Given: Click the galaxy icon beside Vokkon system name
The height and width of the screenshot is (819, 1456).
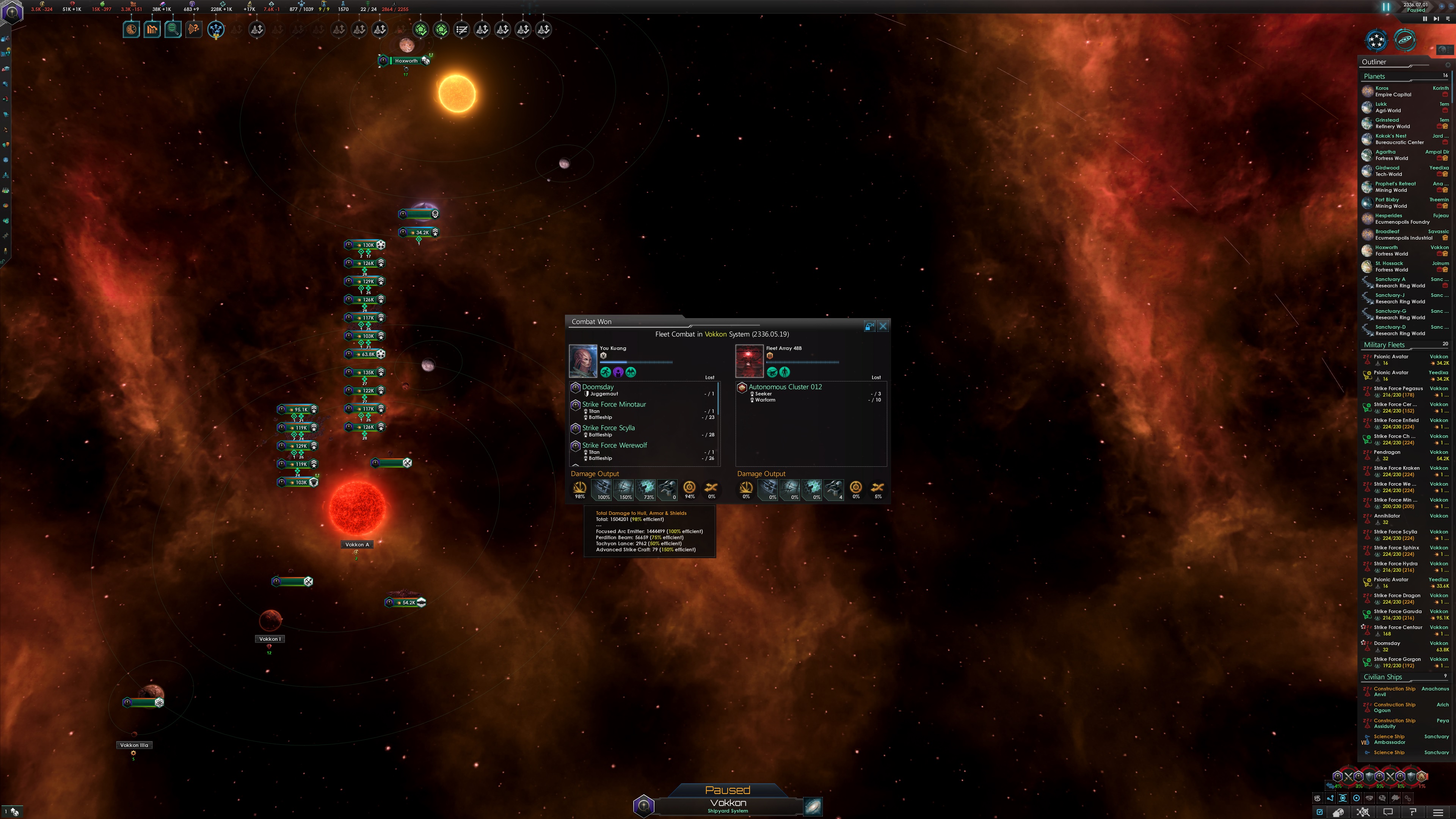Looking at the screenshot, I should pos(812,806).
